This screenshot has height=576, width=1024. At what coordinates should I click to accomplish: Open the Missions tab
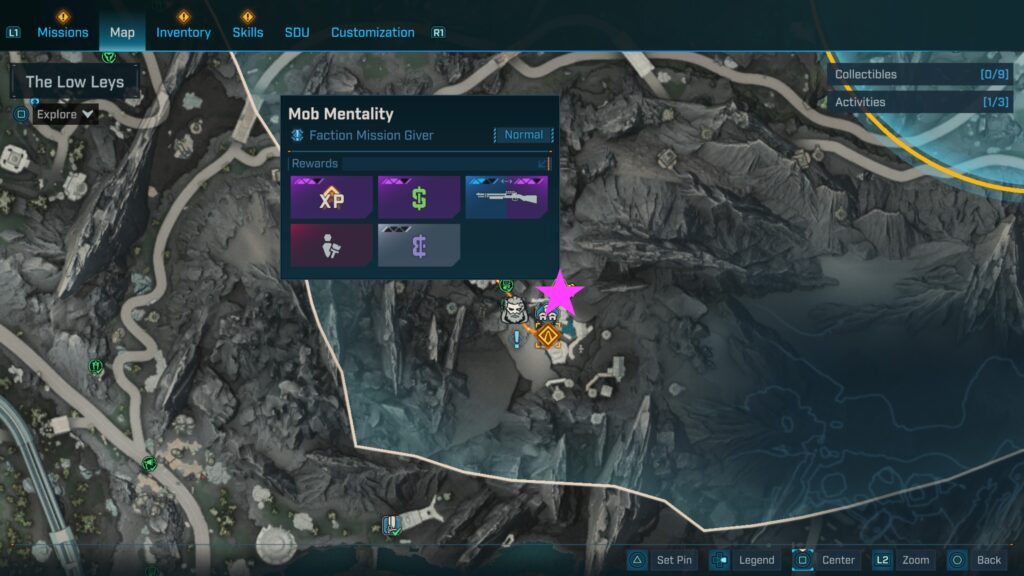coord(63,32)
